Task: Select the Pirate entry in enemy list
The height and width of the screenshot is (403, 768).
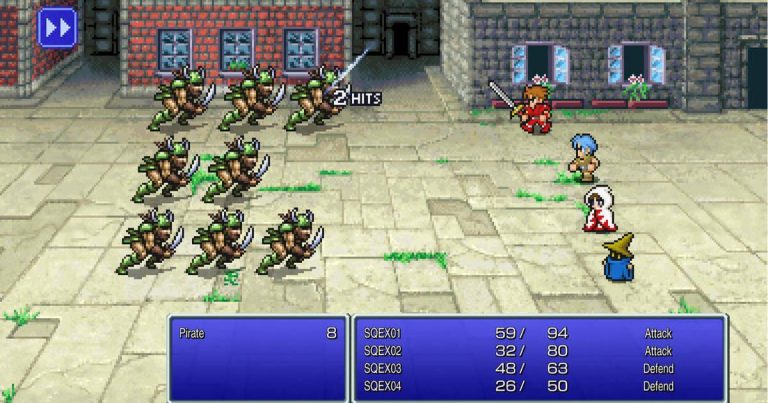Action: tap(256, 333)
